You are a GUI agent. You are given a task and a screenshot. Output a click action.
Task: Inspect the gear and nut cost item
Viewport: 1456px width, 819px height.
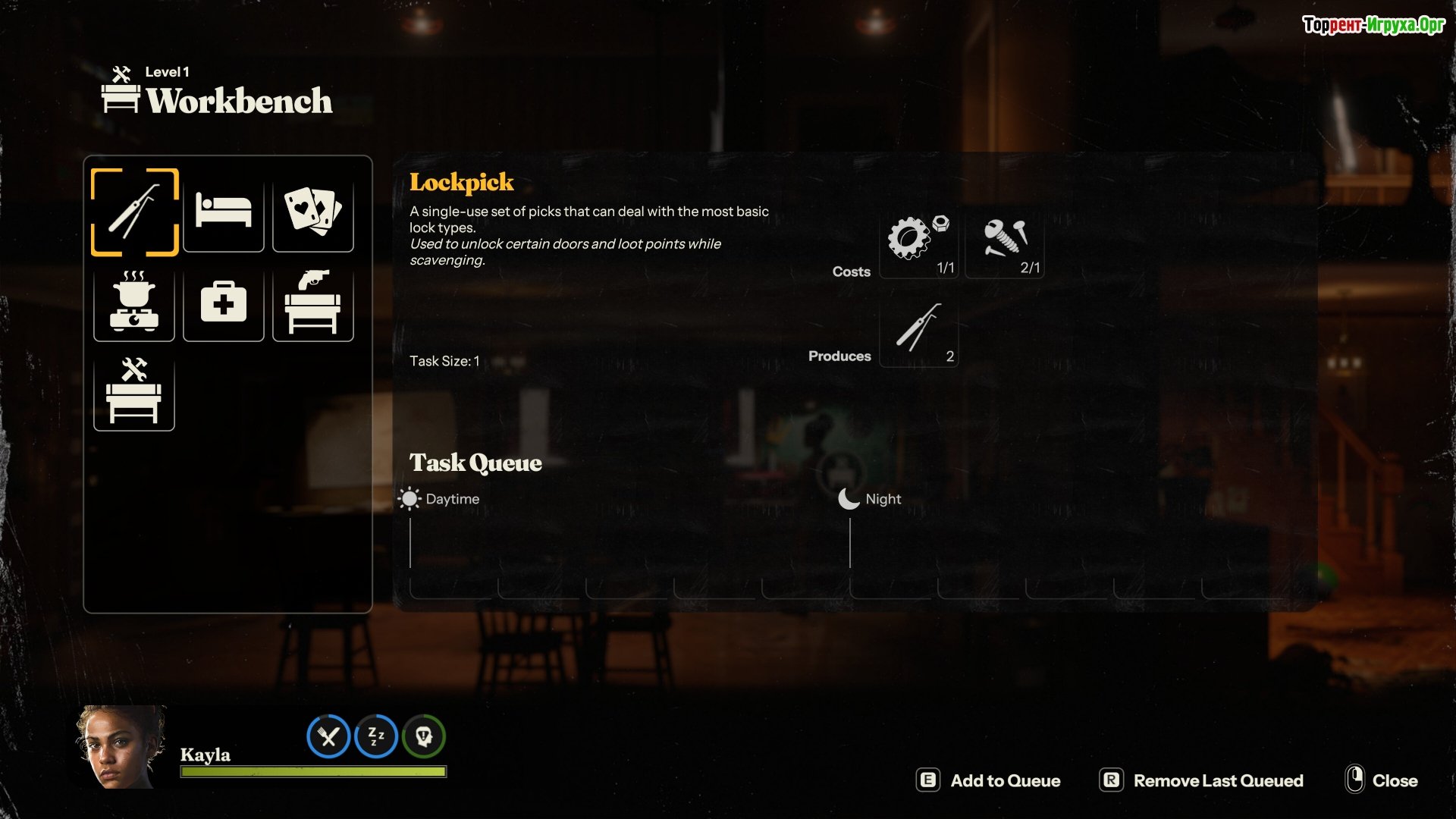(919, 243)
